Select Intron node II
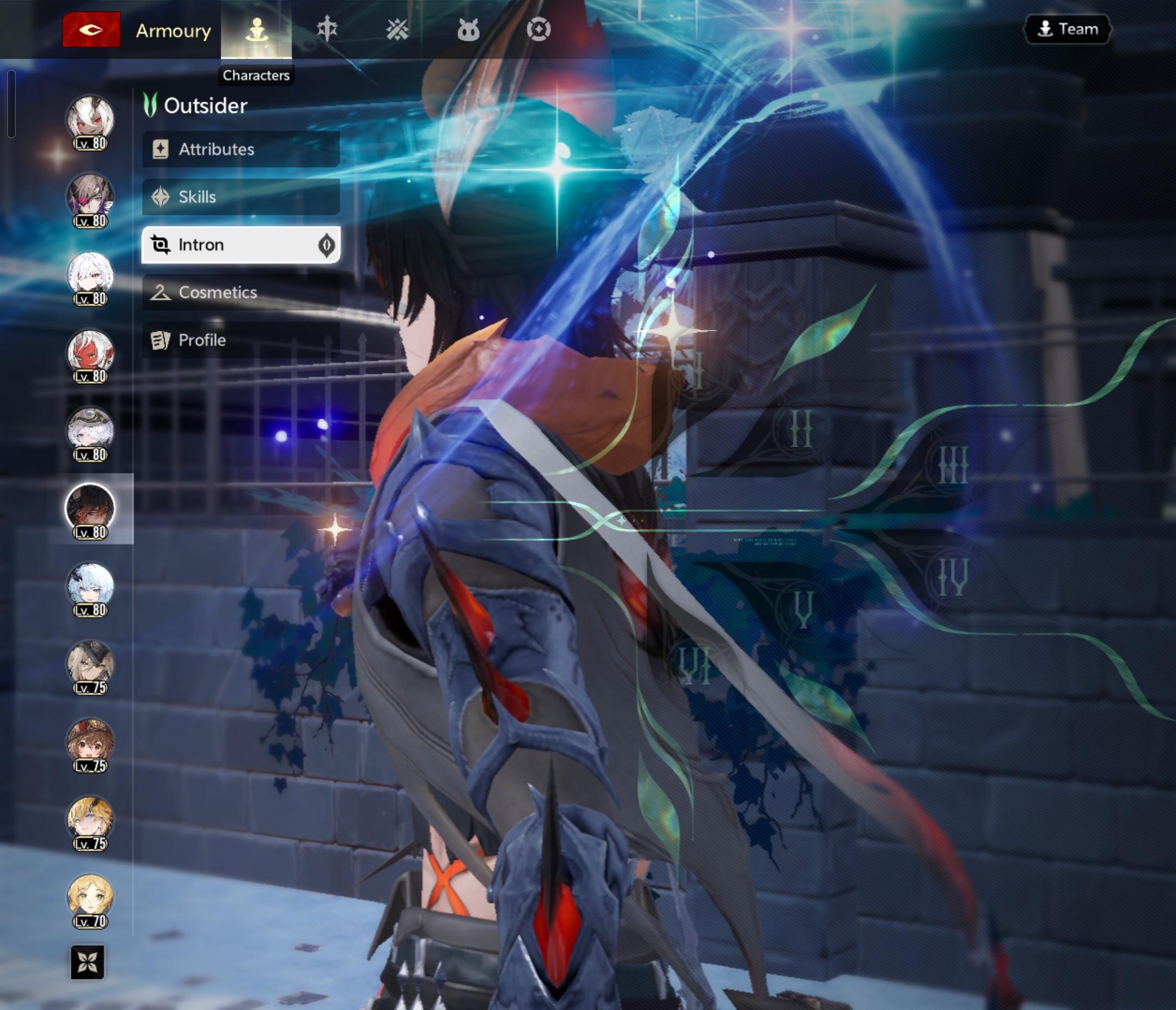Image resolution: width=1176 pixels, height=1010 pixels. coord(801,428)
